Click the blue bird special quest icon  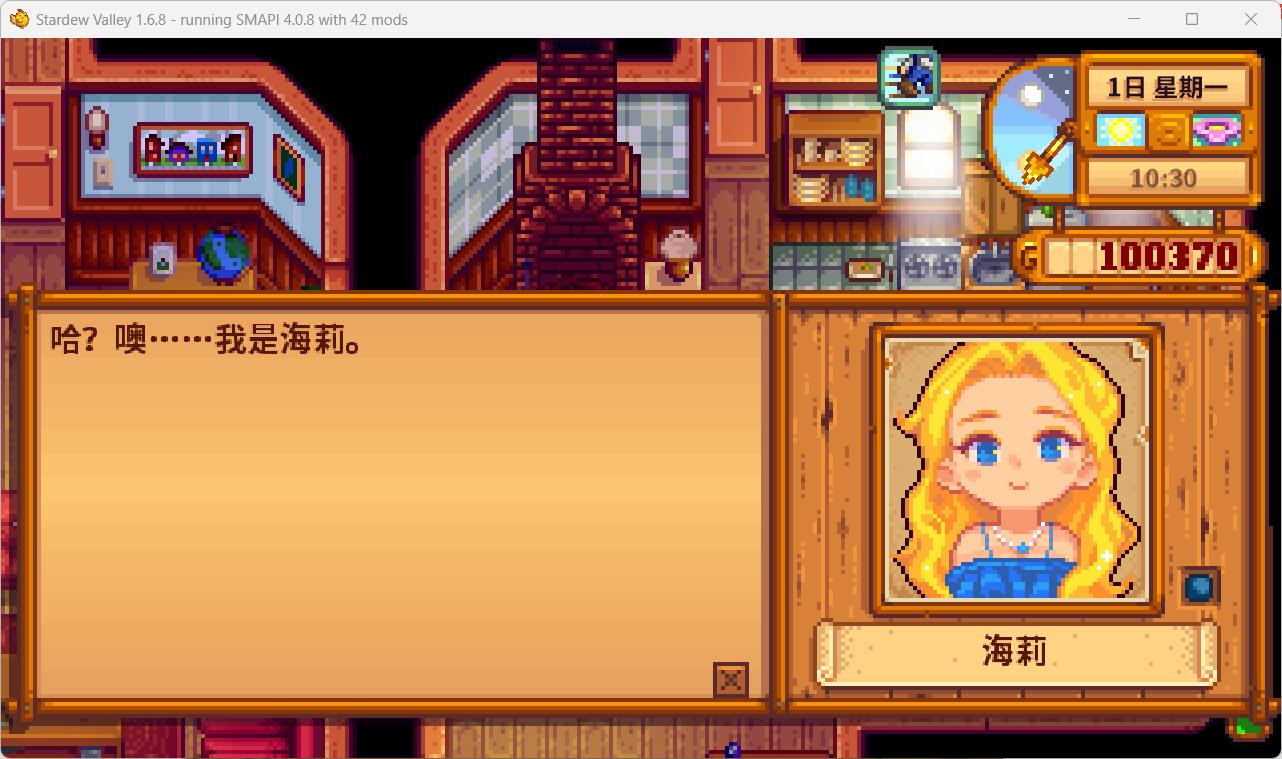click(908, 75)
